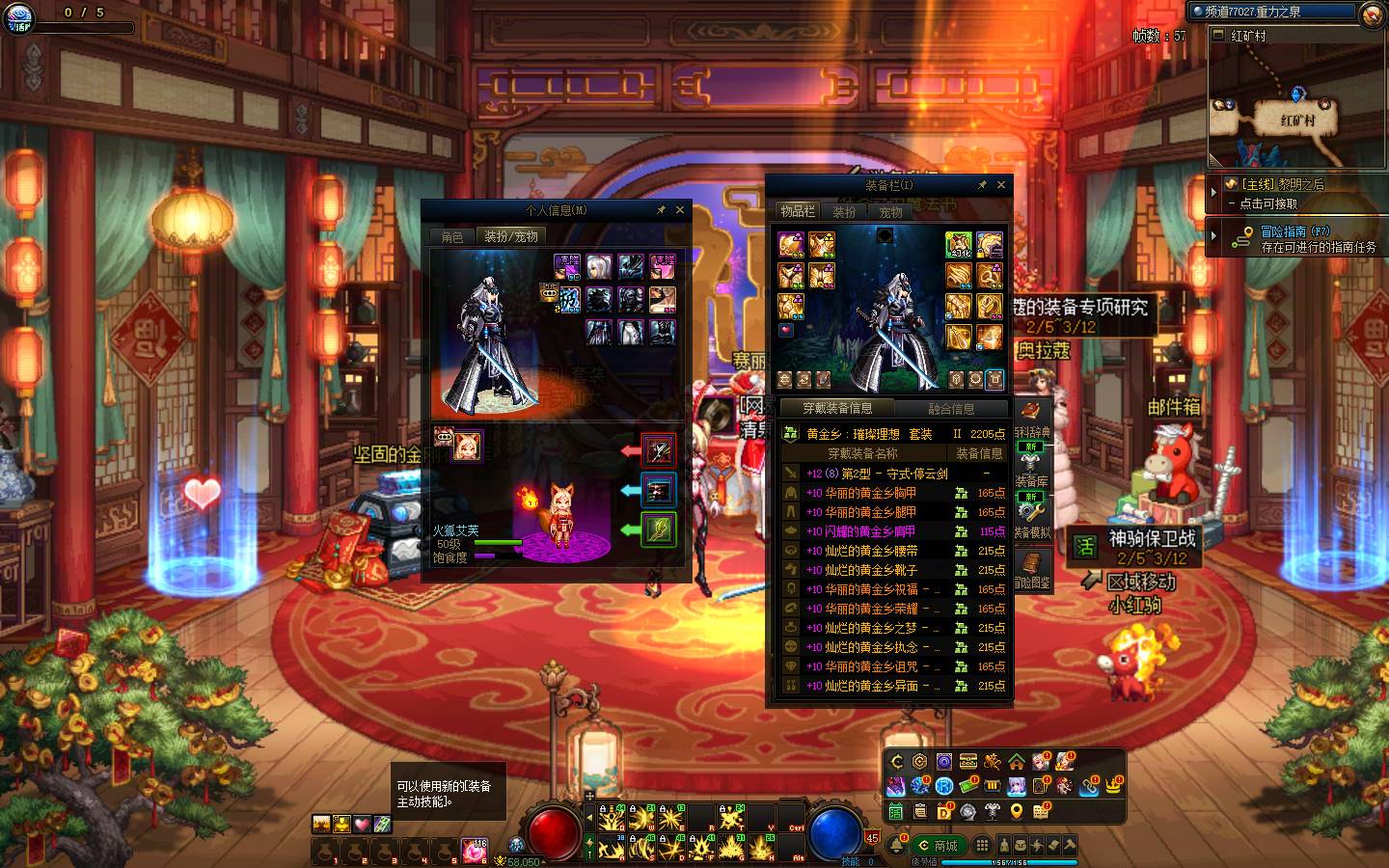The height and width of the screenshot is (868, 1389).
Task: Close the 个人信息 personal info window
Action: (x=680, y=210)
